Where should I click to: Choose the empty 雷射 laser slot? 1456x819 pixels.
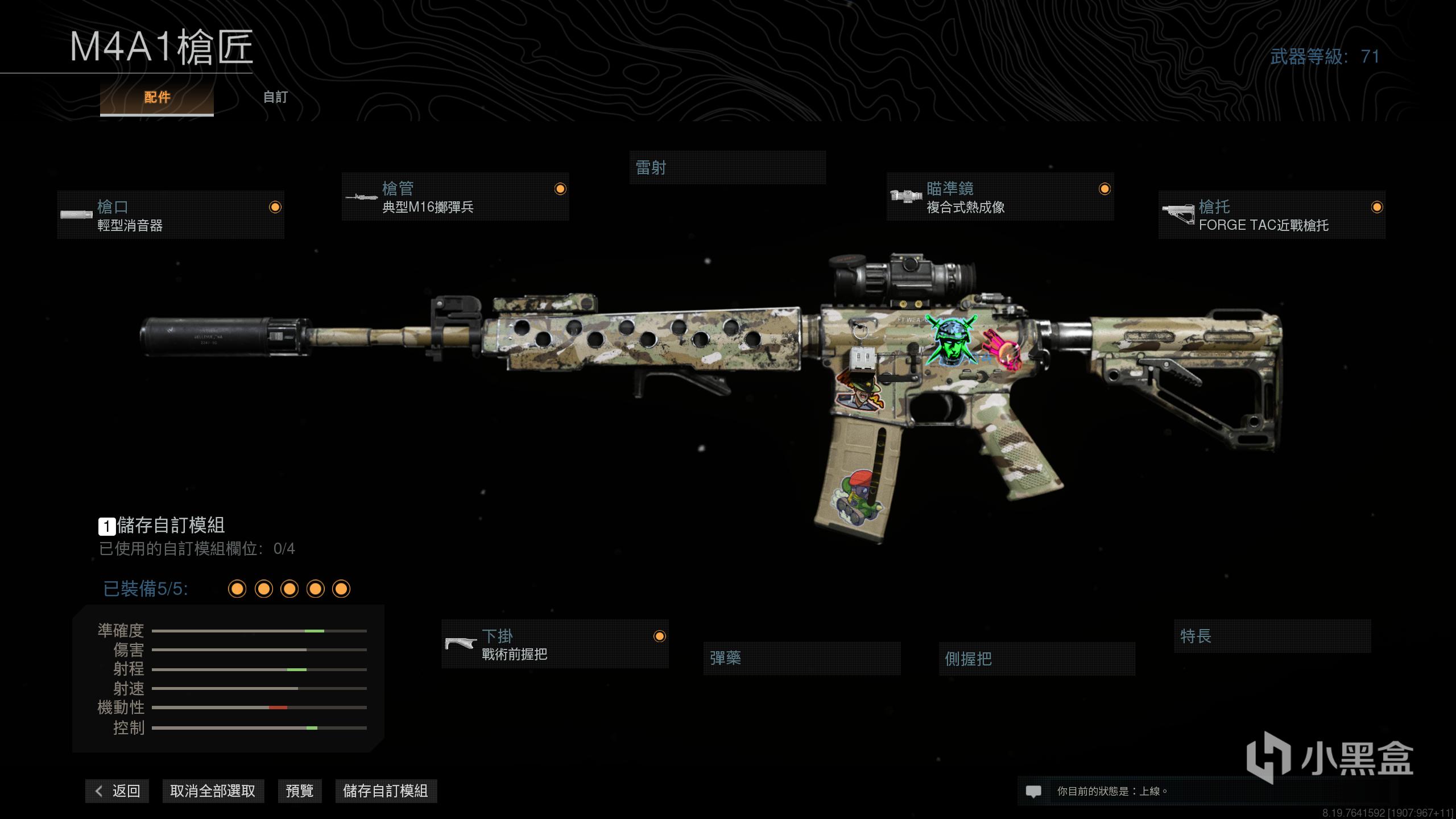(727, 168)
